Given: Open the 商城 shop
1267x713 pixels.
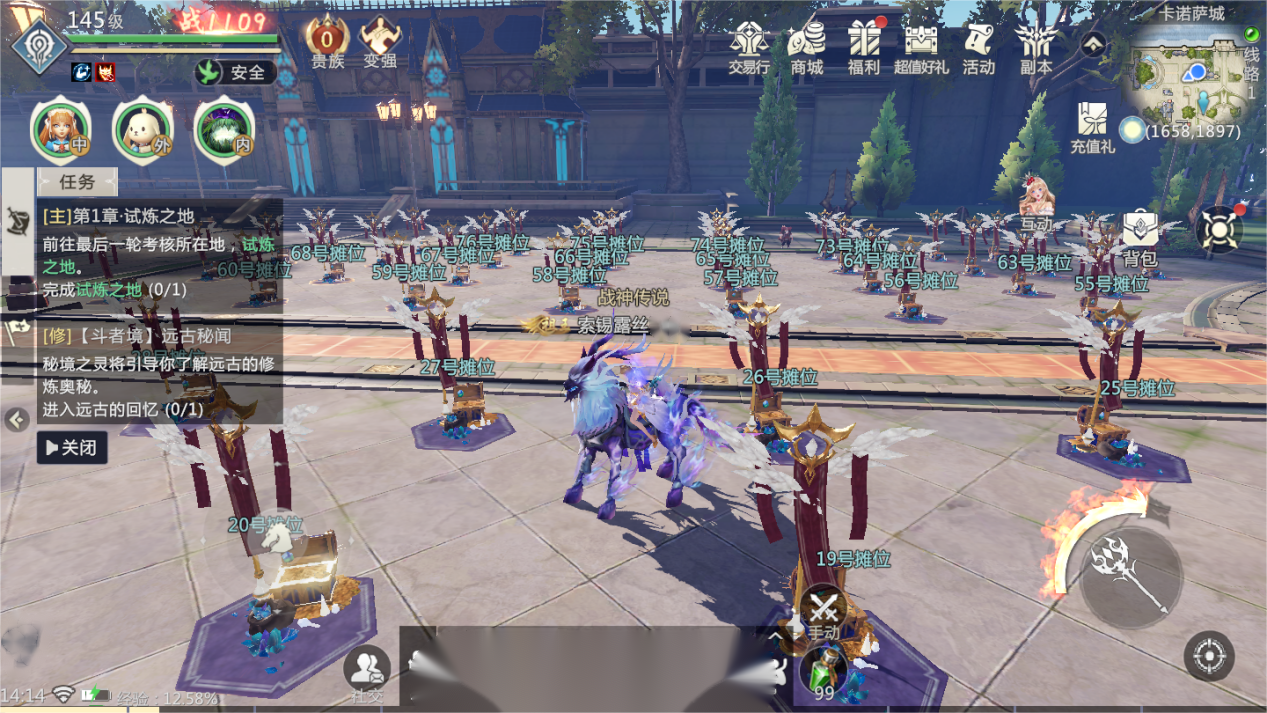Looking at the screenshot, I should pyautogui.click(x=806, y=47).
